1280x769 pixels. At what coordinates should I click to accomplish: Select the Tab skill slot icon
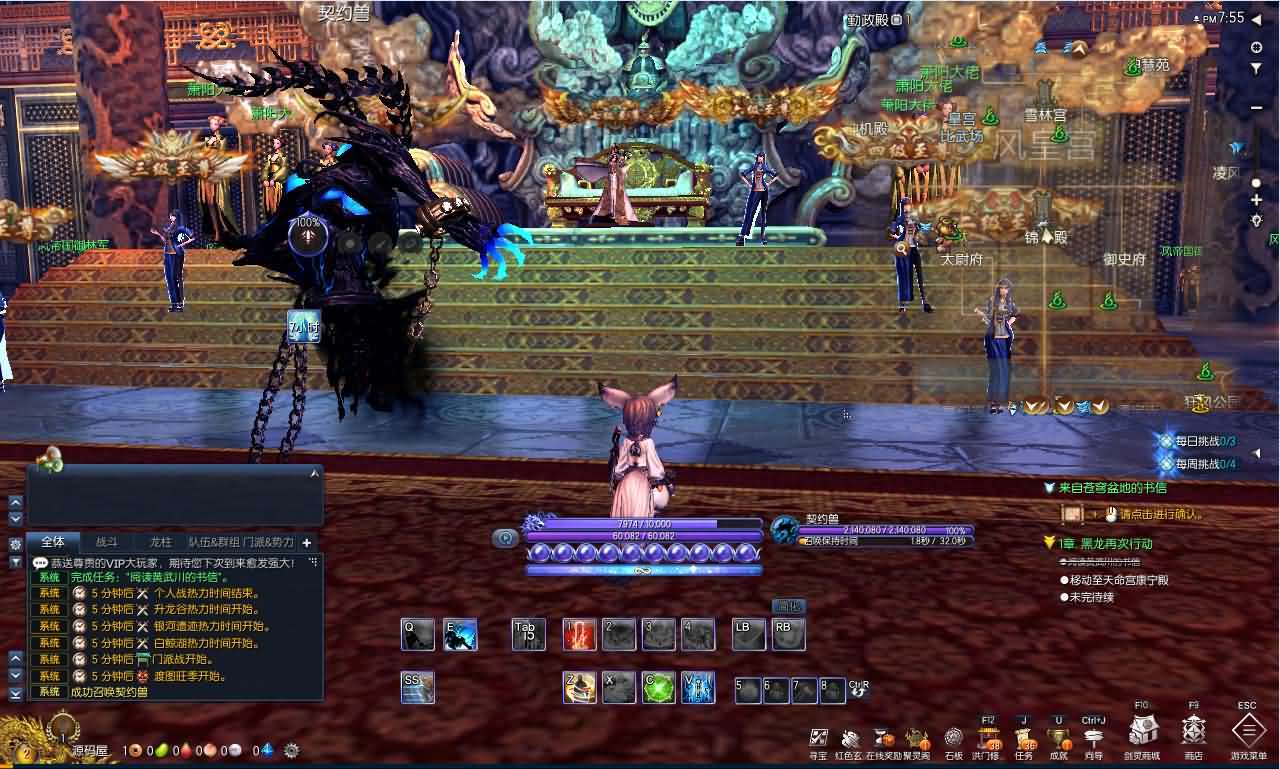click(528, 634)
